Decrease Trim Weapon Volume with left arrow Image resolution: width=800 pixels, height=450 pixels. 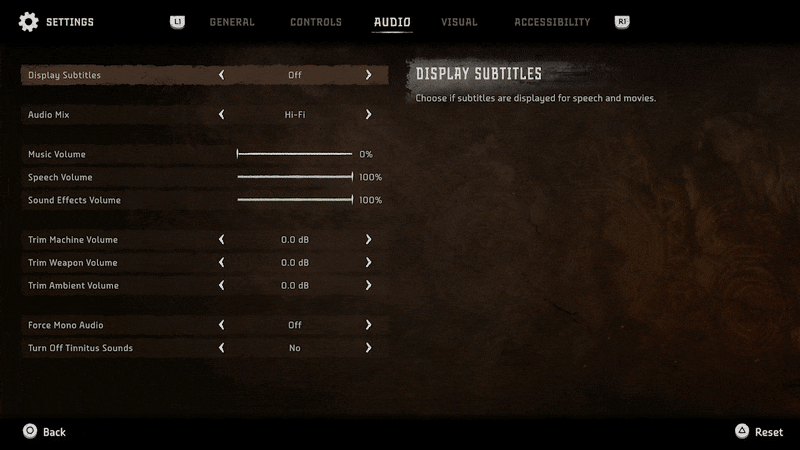pyautogui.click(x=221, y=263)
